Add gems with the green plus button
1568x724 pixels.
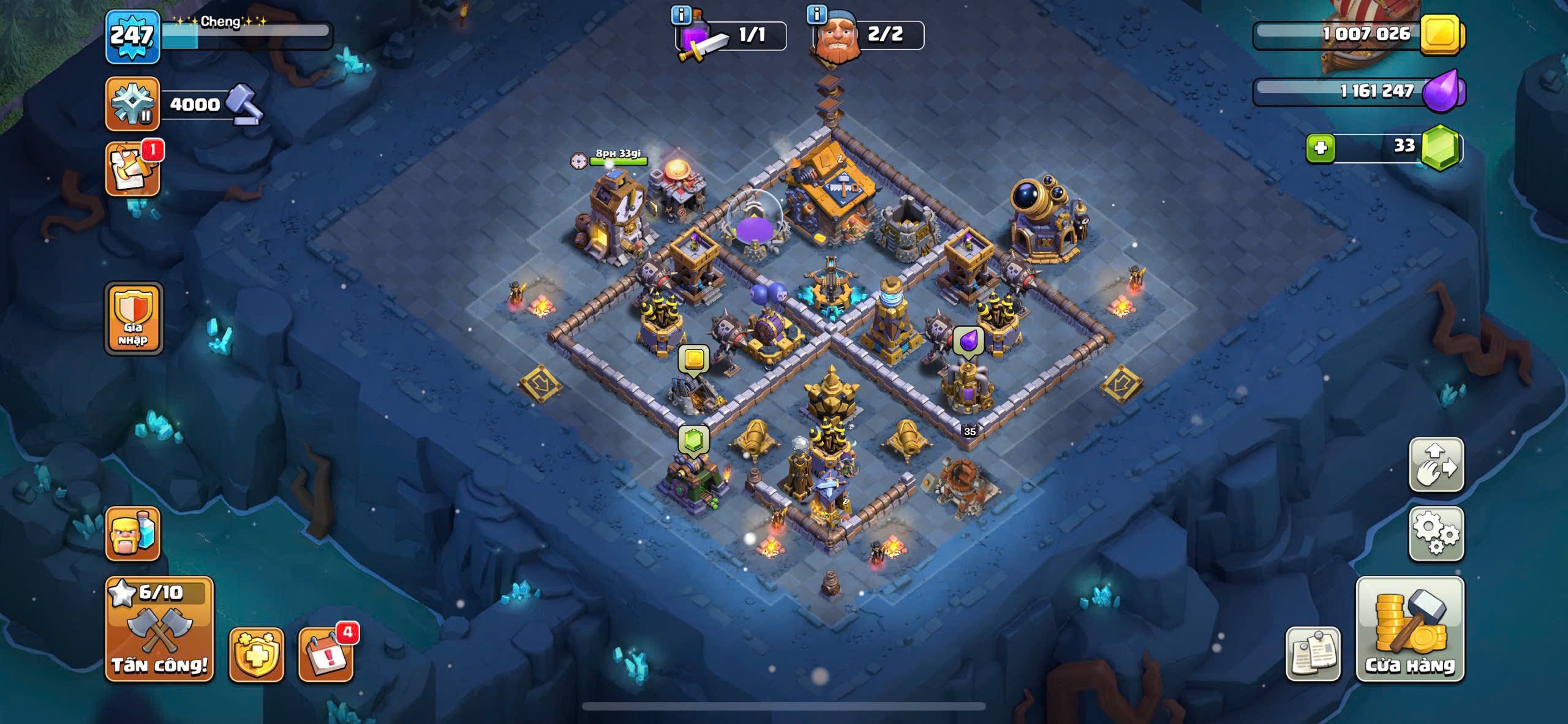coord(1321,148)
